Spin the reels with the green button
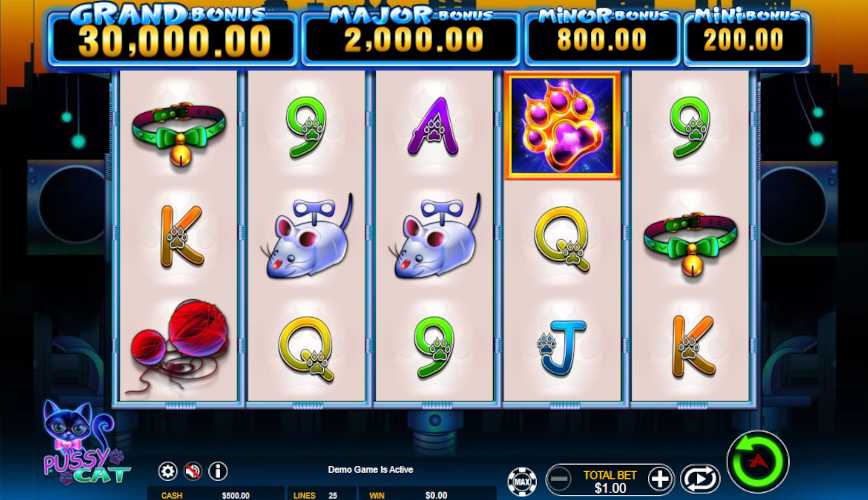Viewport: 868px width, 500px height. click(x=757, y=462)
